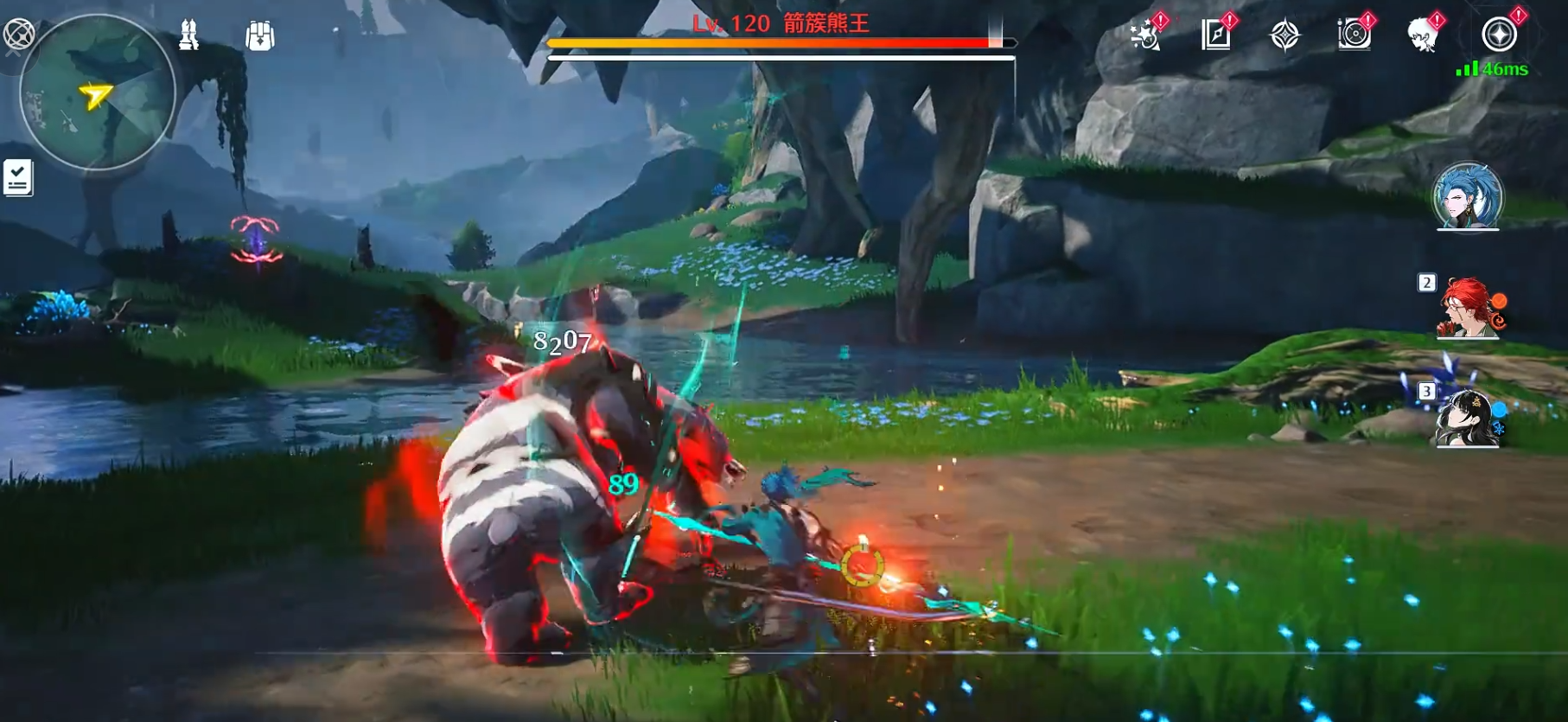The height and width of the screenshot is (722, 1568).
Task: Switch to the black-haired character in slot 3
Action: click(x=1468, y=418)
